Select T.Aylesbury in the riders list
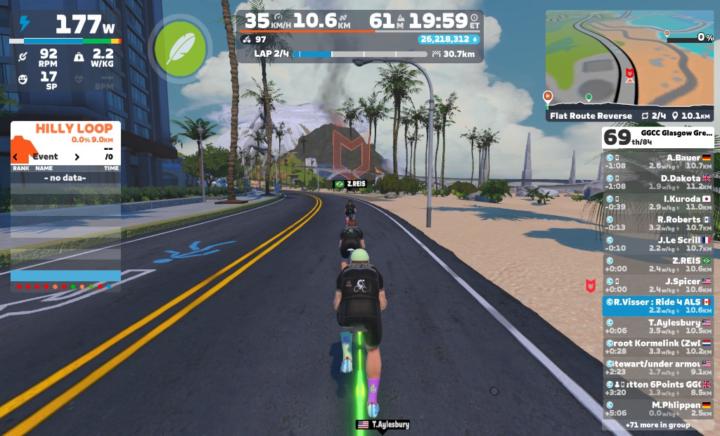The width and height of the screenshot is (720, 436). 658,326
